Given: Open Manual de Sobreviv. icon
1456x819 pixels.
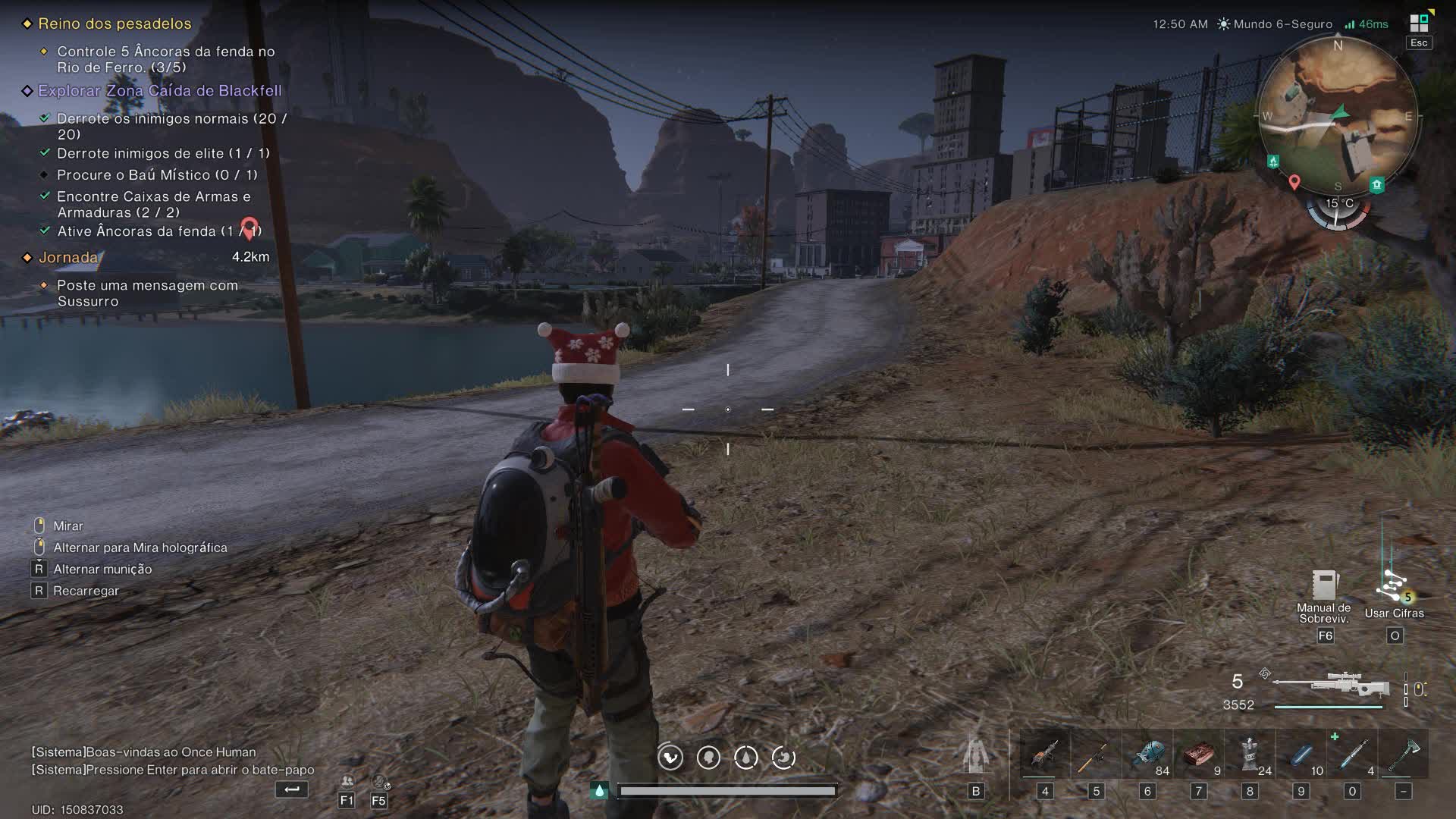Looking at the screenshot, I should (x=1324, y=586).
